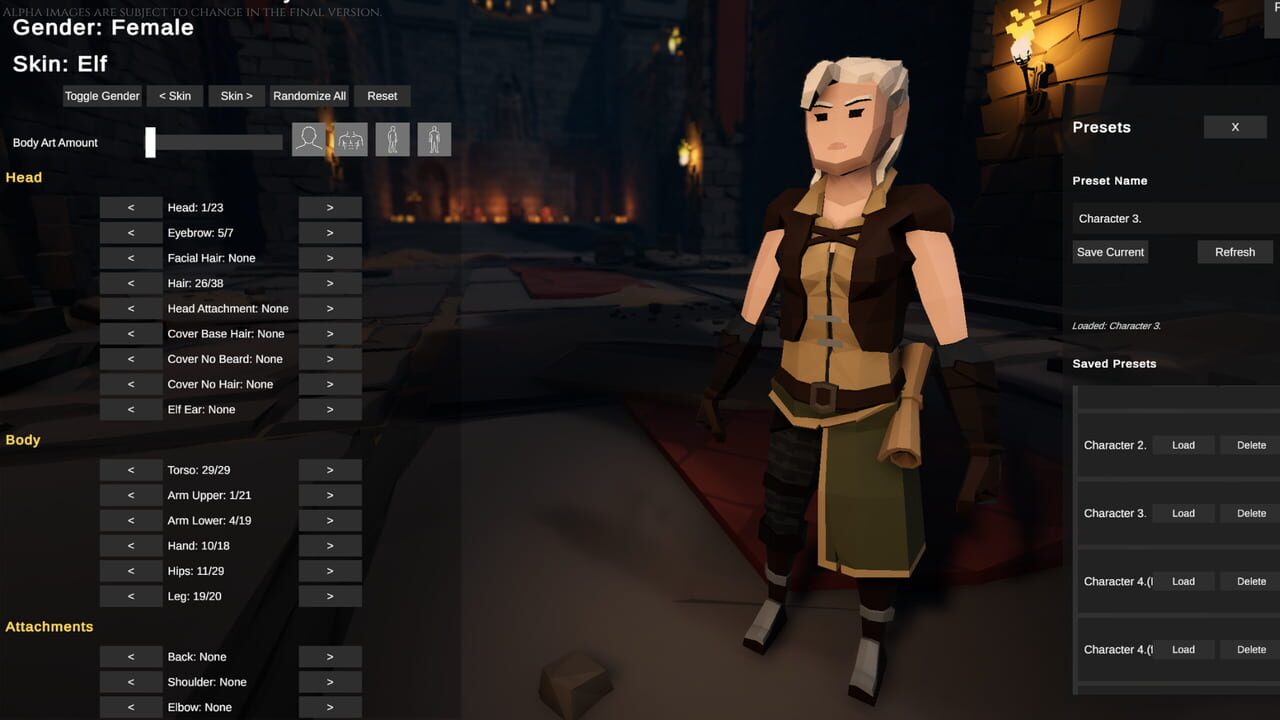Open the character silhouette face icon
Viewport: 1280px width, 720px height.
pos(309,139)
